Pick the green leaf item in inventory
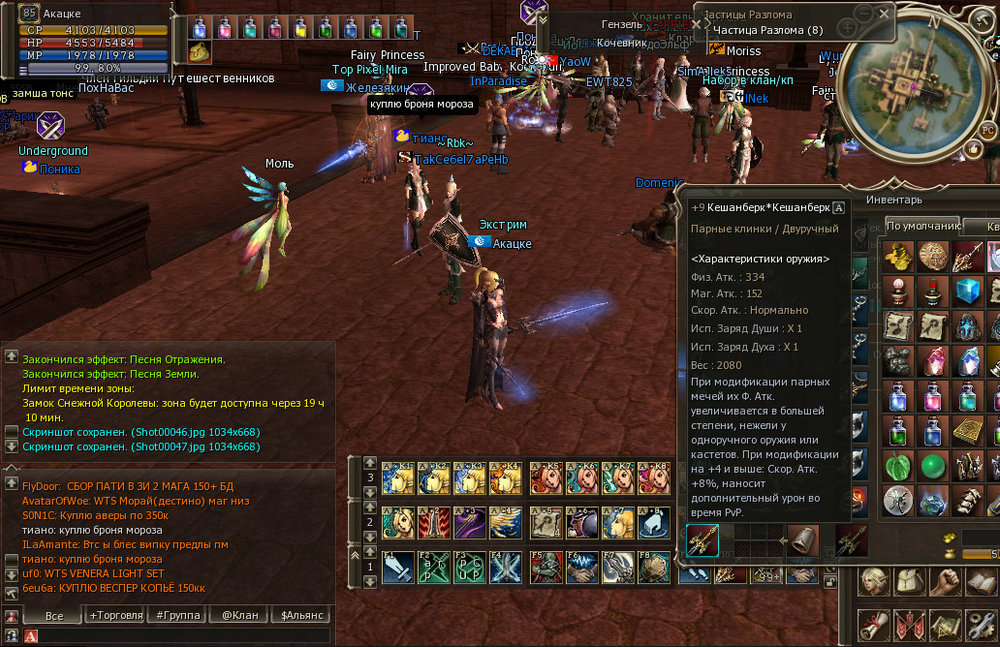The height and width of the screenshot is (647, 1000). 899,467
